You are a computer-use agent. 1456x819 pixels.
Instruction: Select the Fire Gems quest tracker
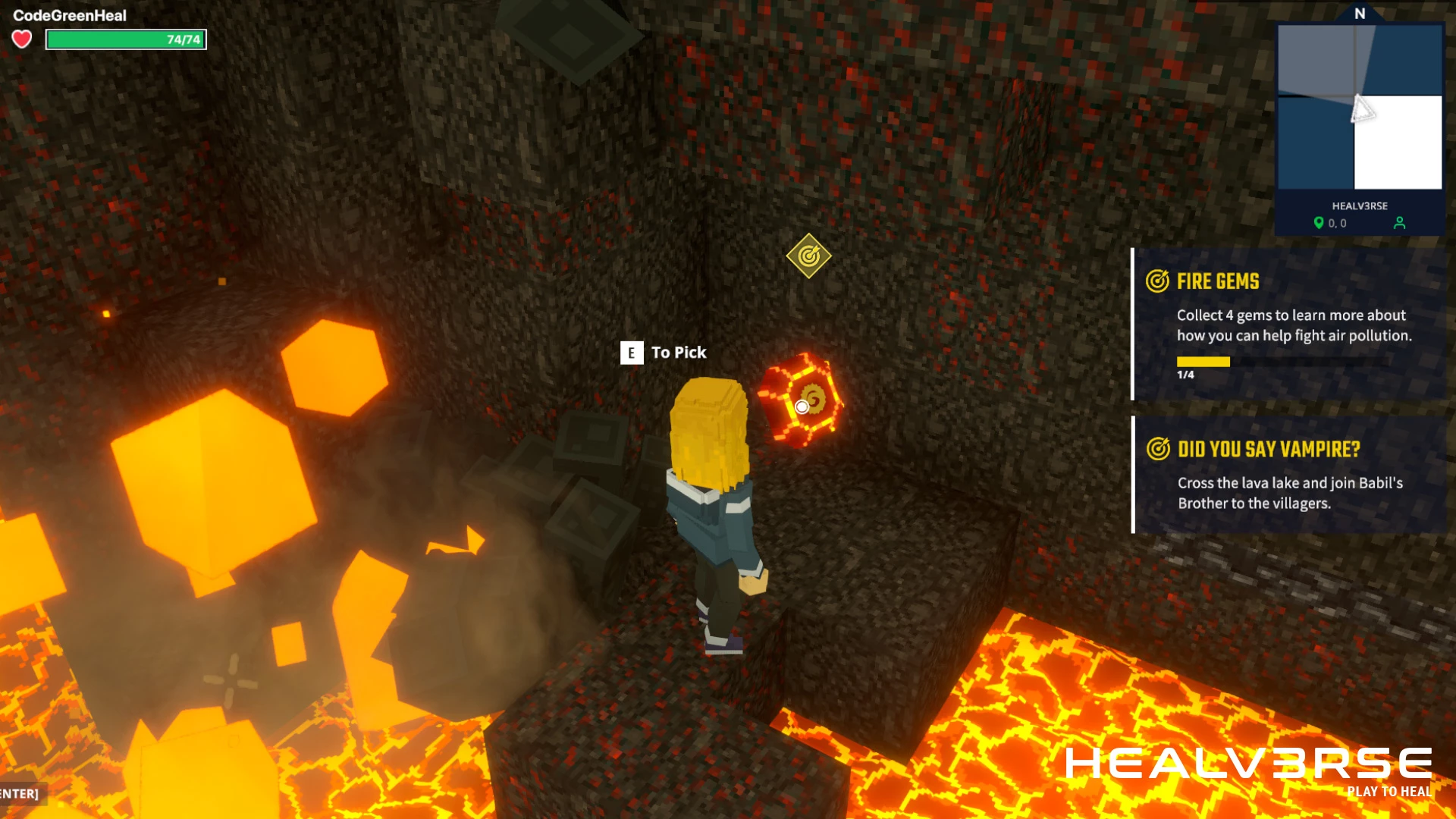(1289, 324)
